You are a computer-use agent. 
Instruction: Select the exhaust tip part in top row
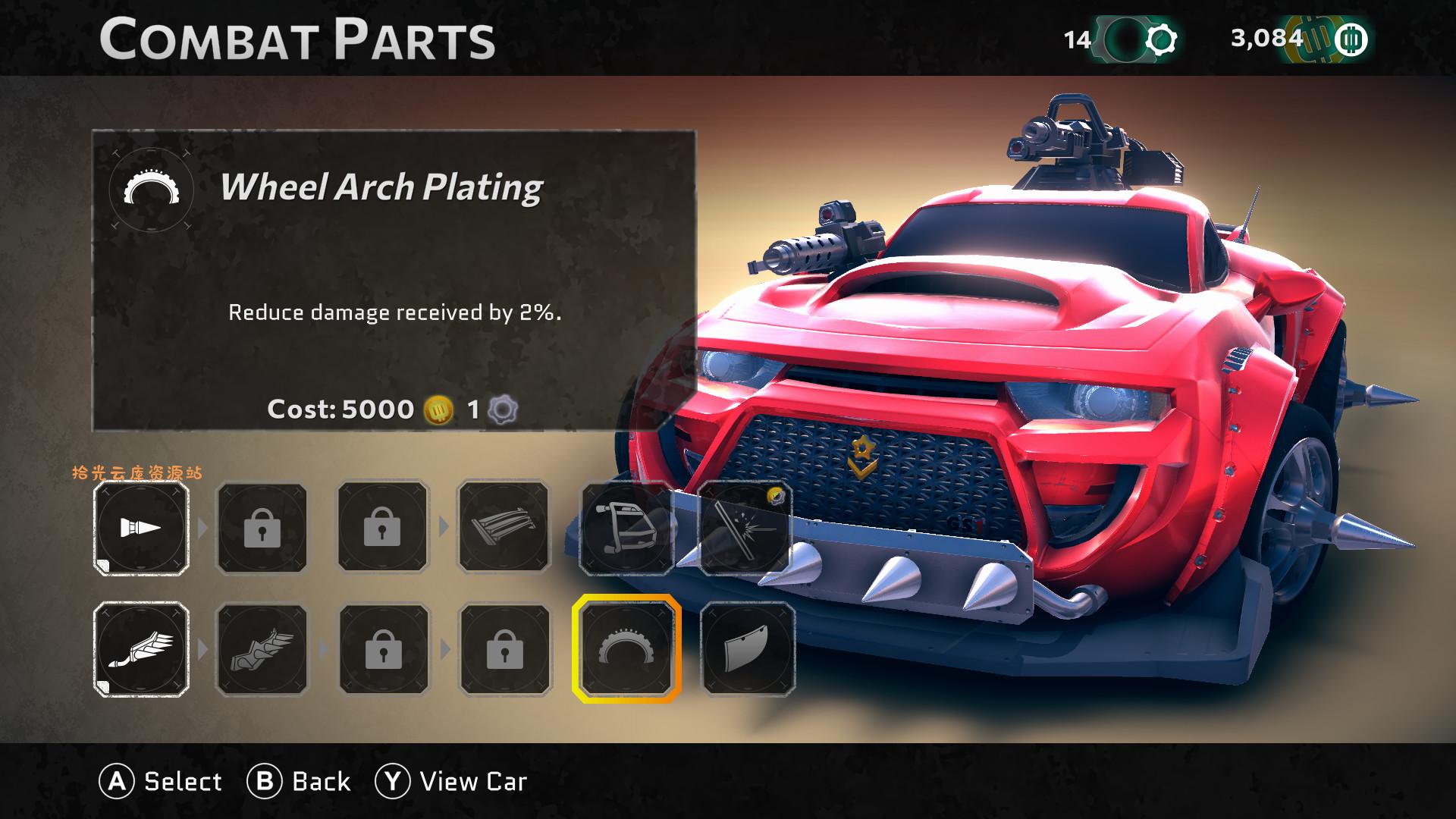click(x=142, y=529)
